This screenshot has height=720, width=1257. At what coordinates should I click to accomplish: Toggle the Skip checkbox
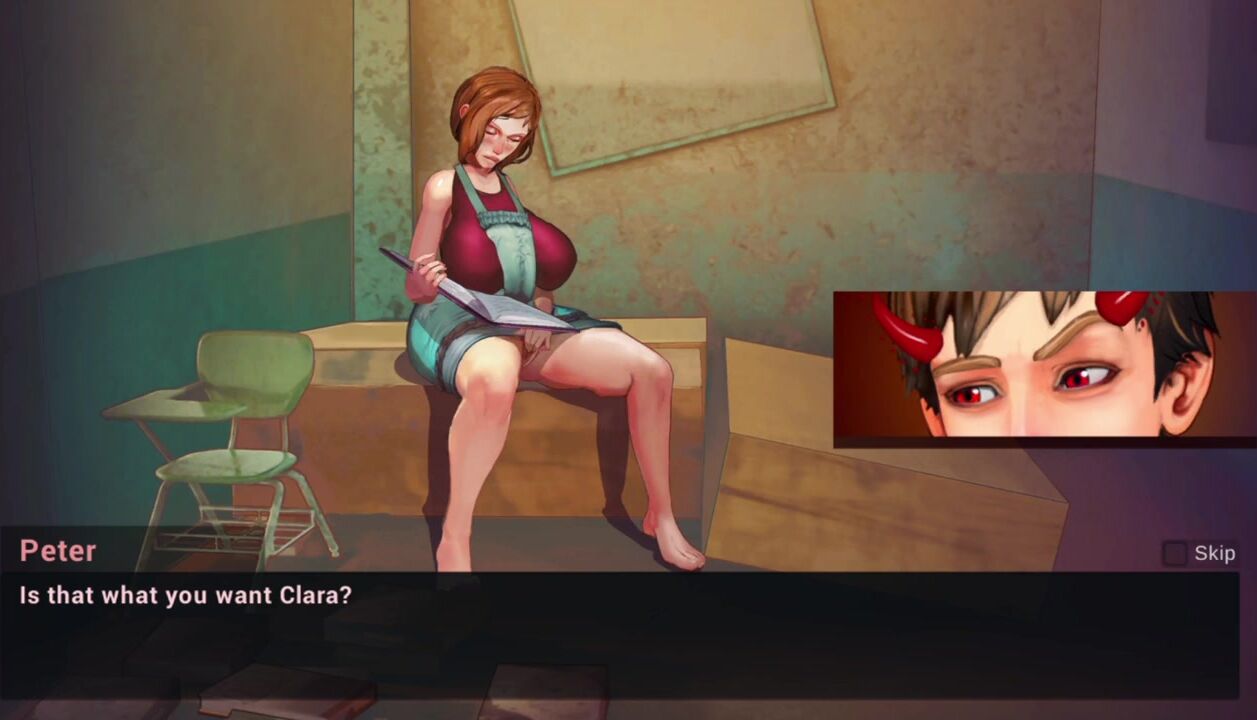1174,553
